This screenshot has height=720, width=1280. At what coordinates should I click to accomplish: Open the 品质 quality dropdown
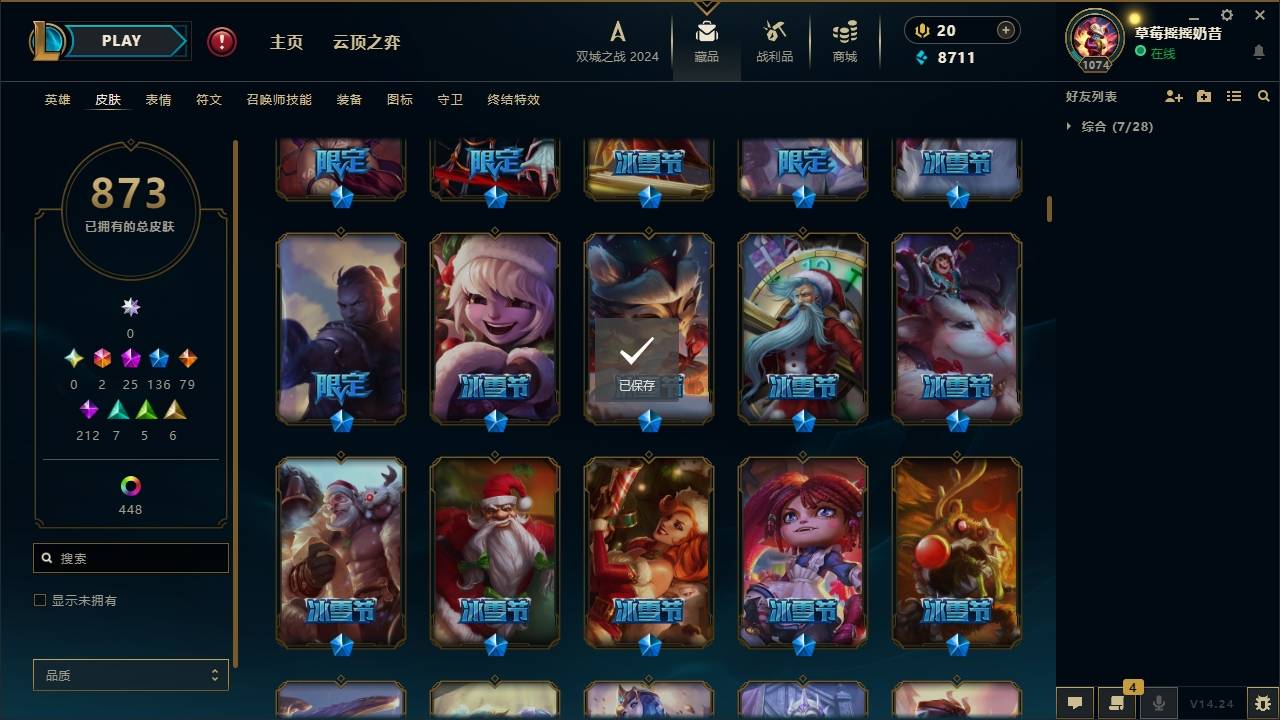coord(130,675)
